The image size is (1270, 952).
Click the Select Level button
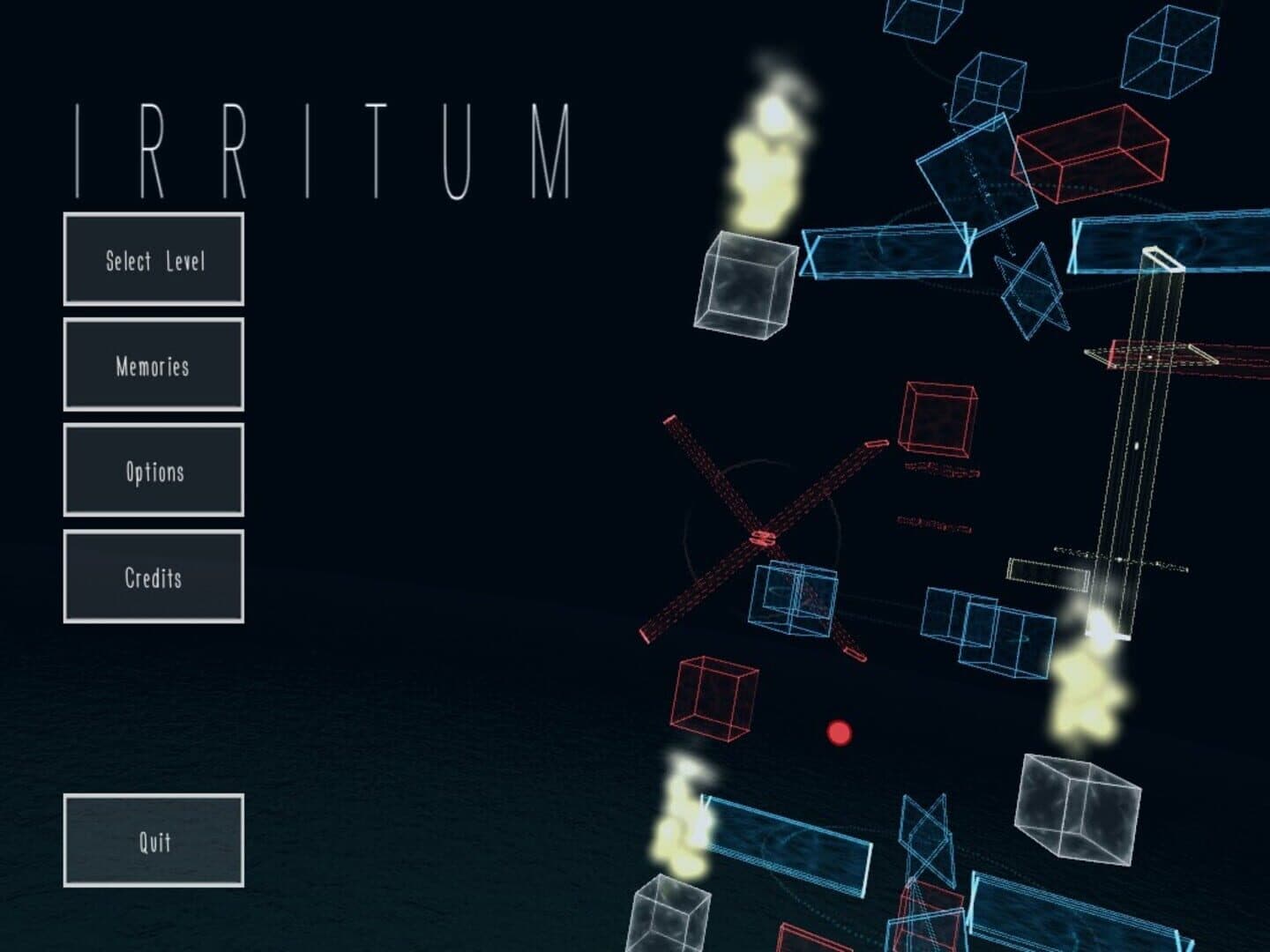(153, 260)
